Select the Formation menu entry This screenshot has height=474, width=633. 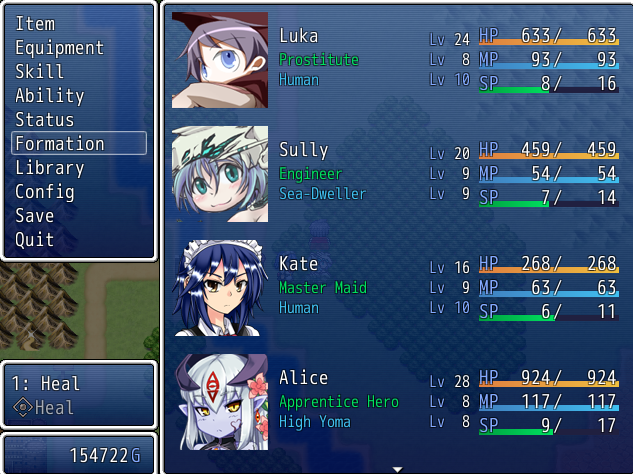point(60,143)
